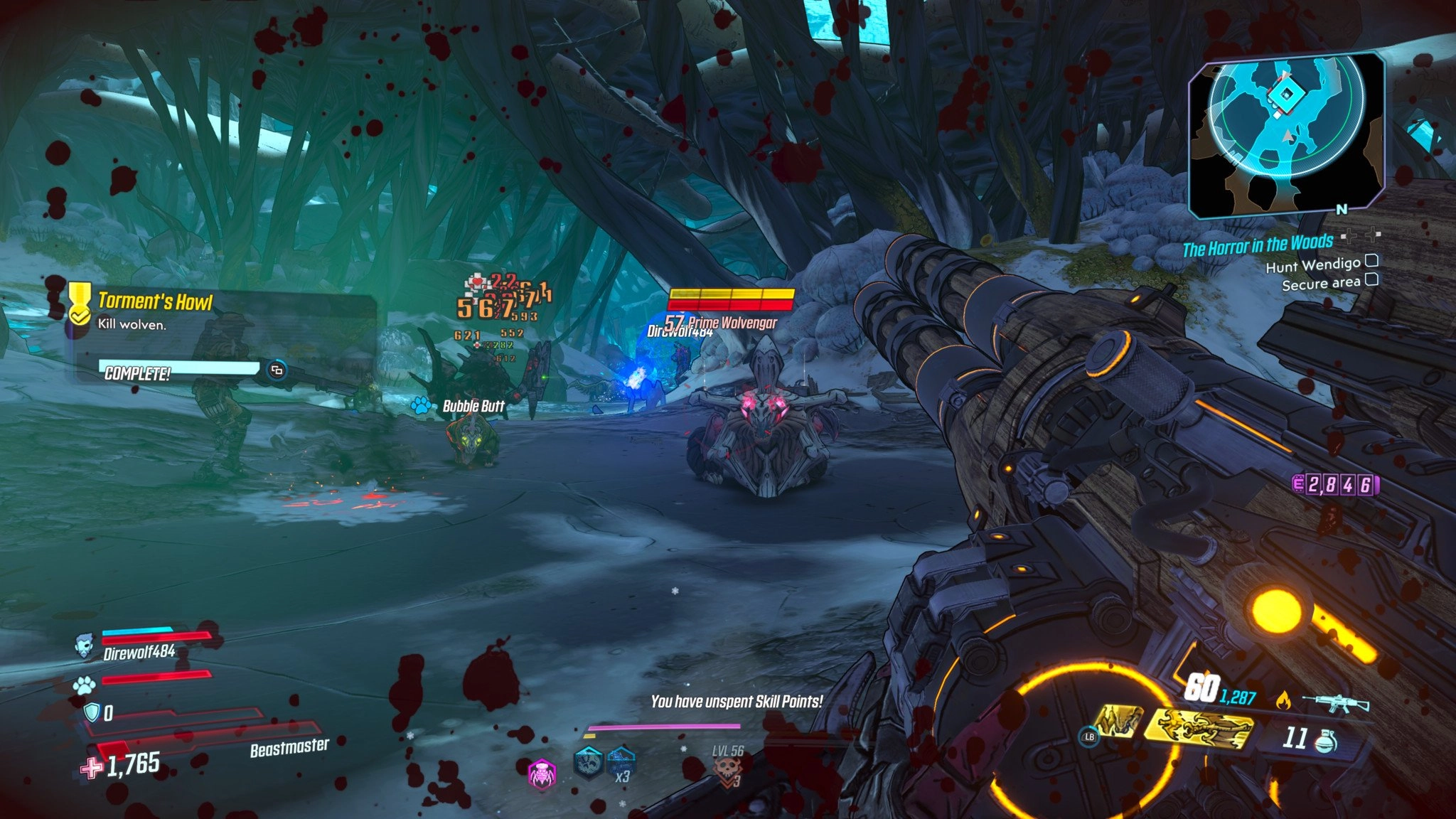Select the large golden dragon weapon card
The height and width of the screenshot is (819, 1456).
tap(1201, 729)
